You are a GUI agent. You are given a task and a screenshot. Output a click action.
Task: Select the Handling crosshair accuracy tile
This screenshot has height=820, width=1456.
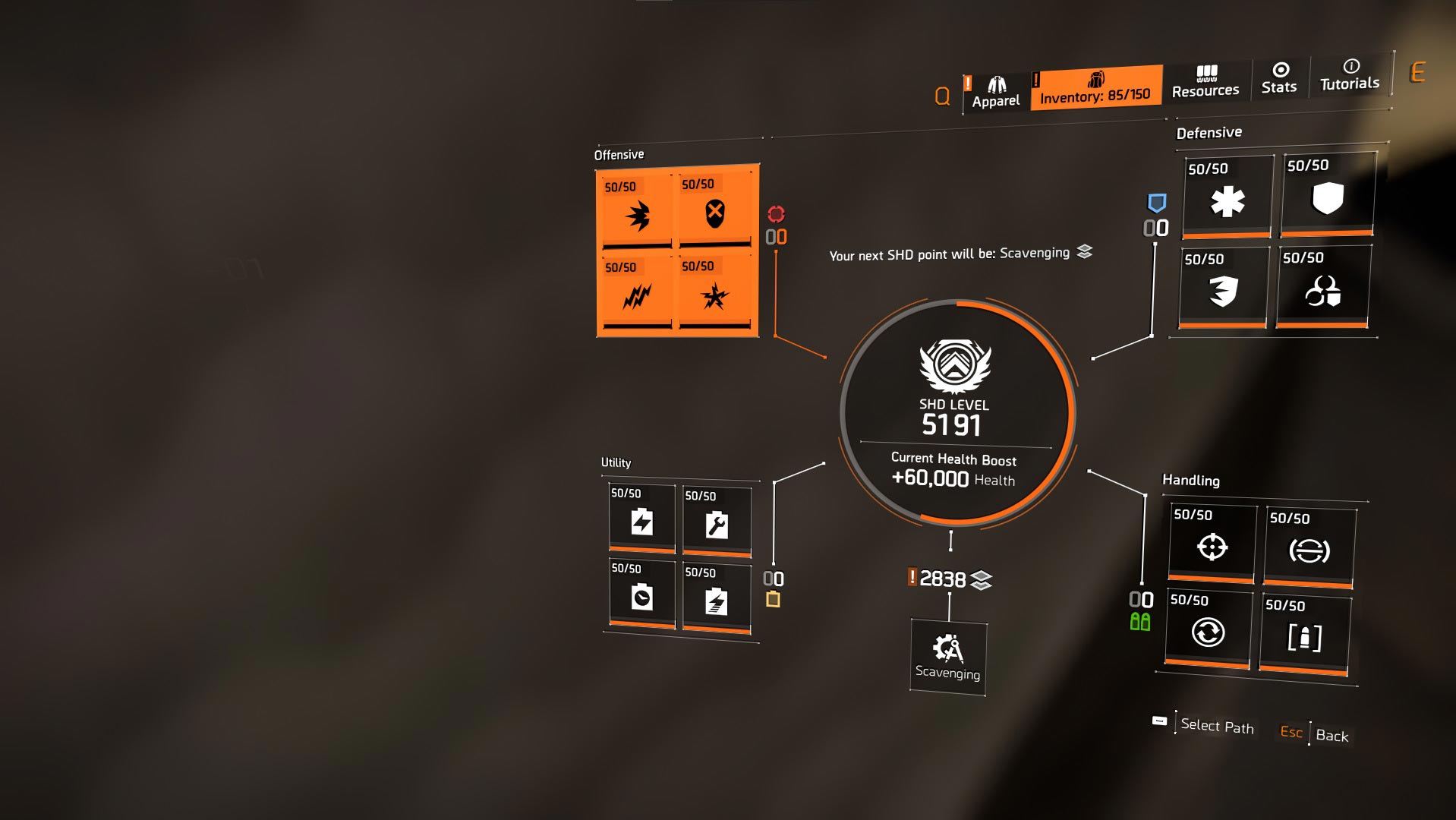pos(1212,544)
